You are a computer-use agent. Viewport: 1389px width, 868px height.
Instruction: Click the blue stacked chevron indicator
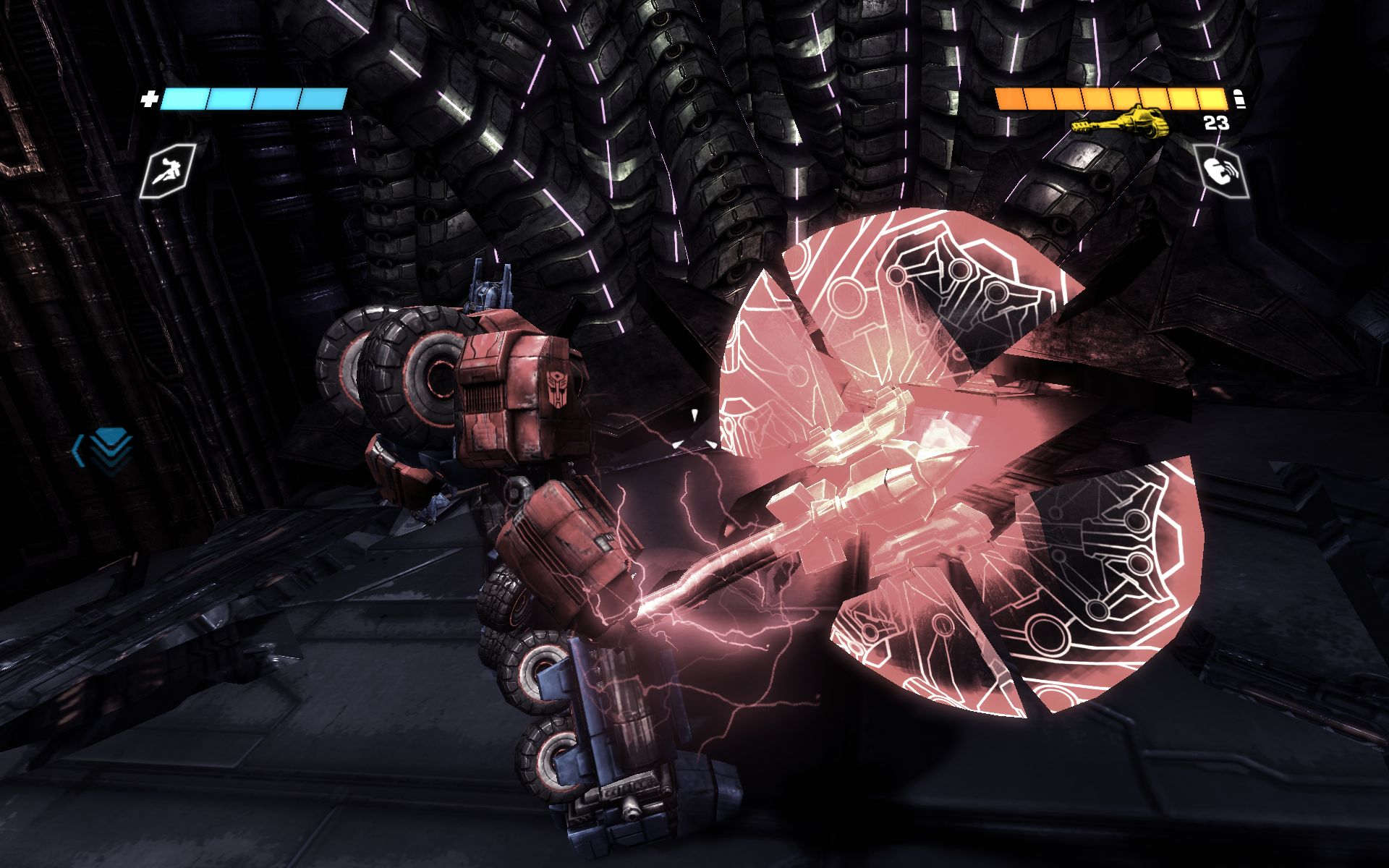pos(105,448)
